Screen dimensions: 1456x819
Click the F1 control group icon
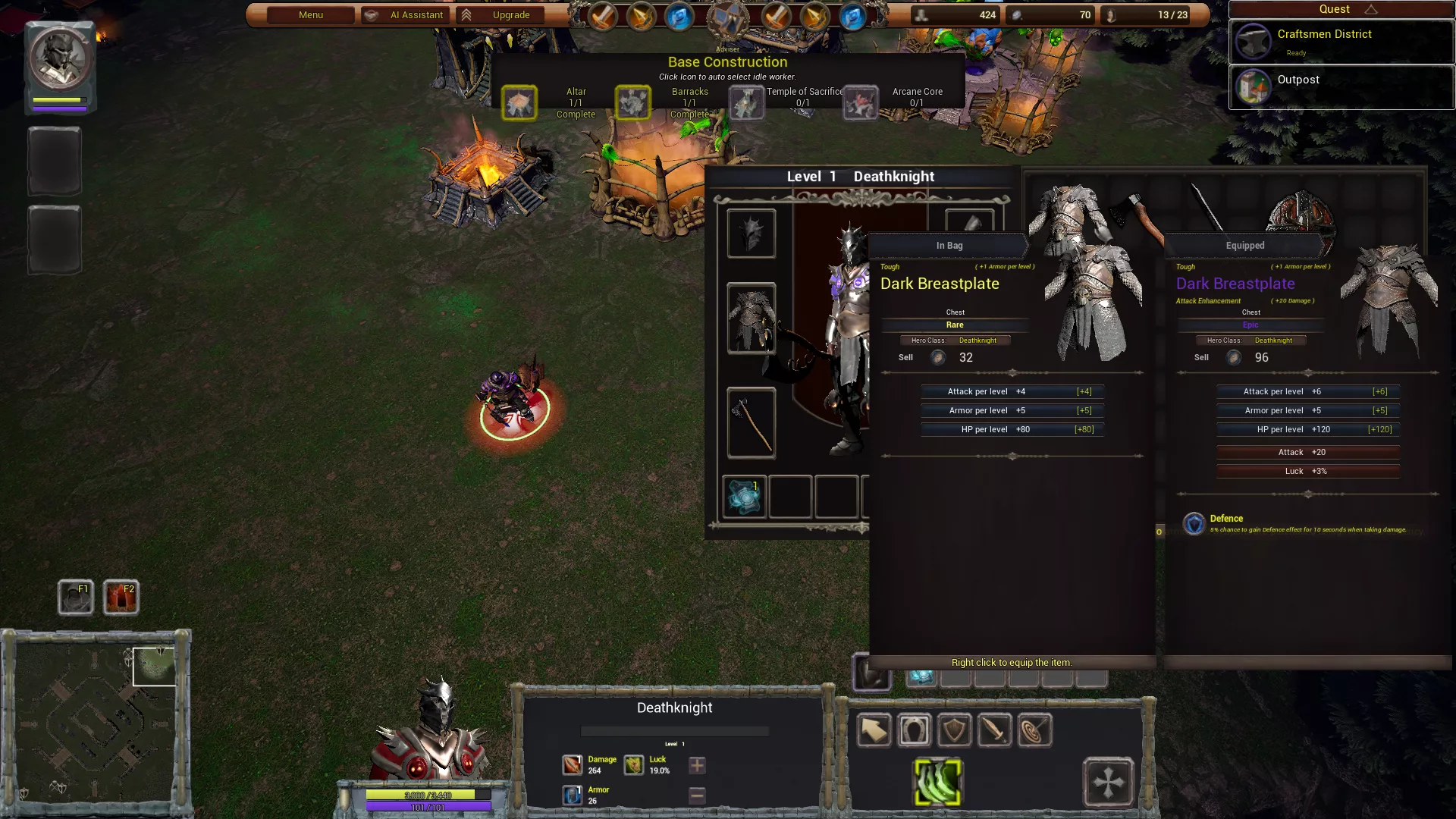click(x=76, y=598)
